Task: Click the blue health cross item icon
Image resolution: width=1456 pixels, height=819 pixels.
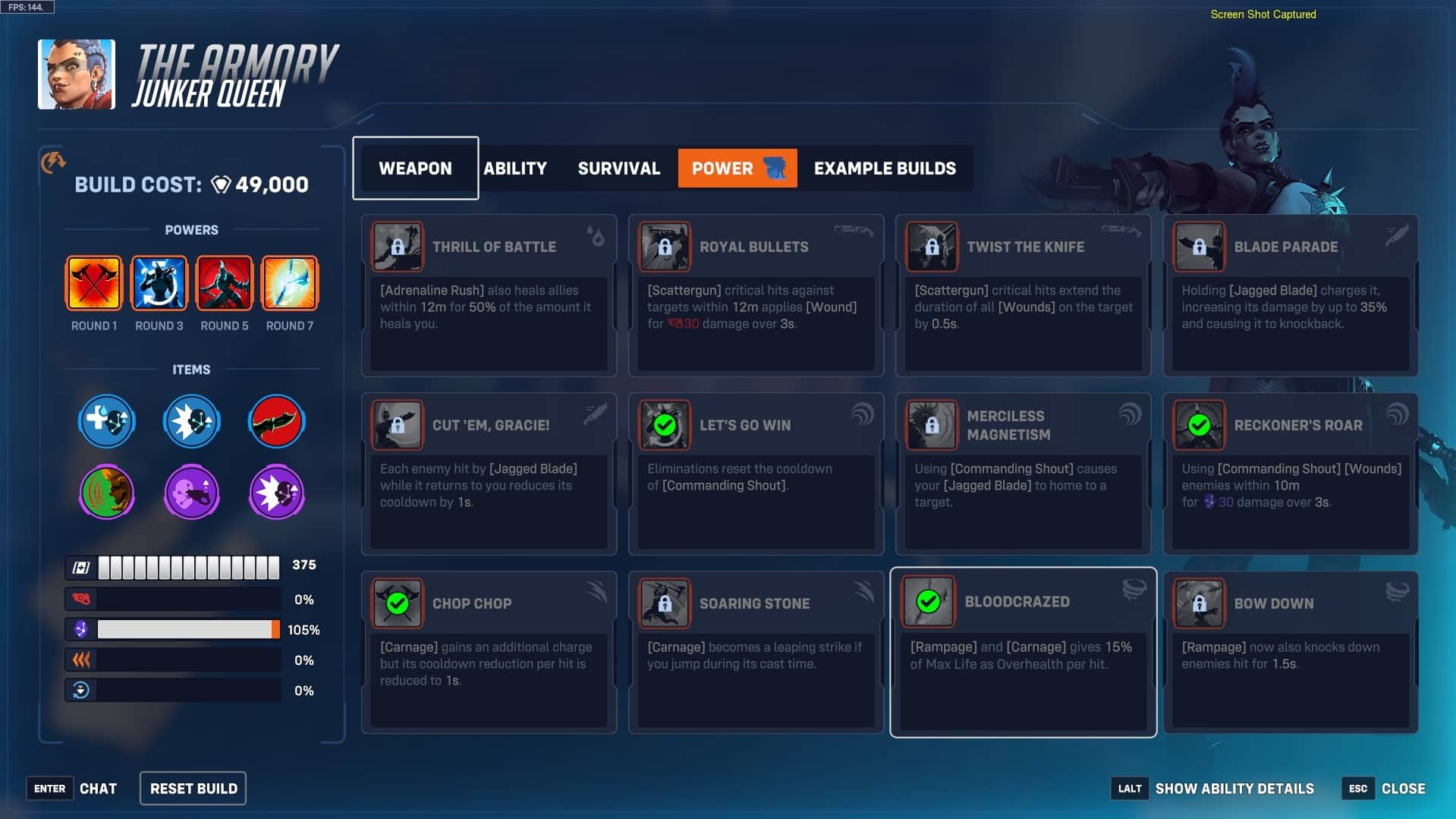Action: click(106, 421)
